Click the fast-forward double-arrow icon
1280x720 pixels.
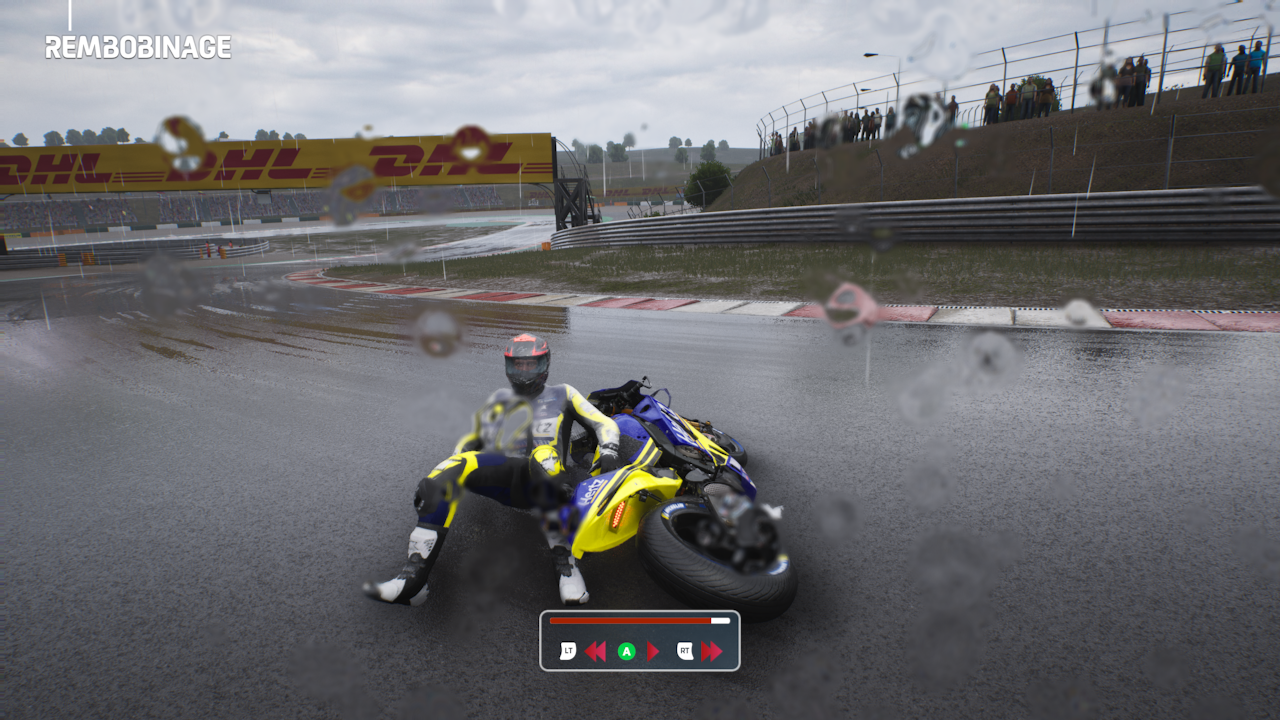coord(711,652)
